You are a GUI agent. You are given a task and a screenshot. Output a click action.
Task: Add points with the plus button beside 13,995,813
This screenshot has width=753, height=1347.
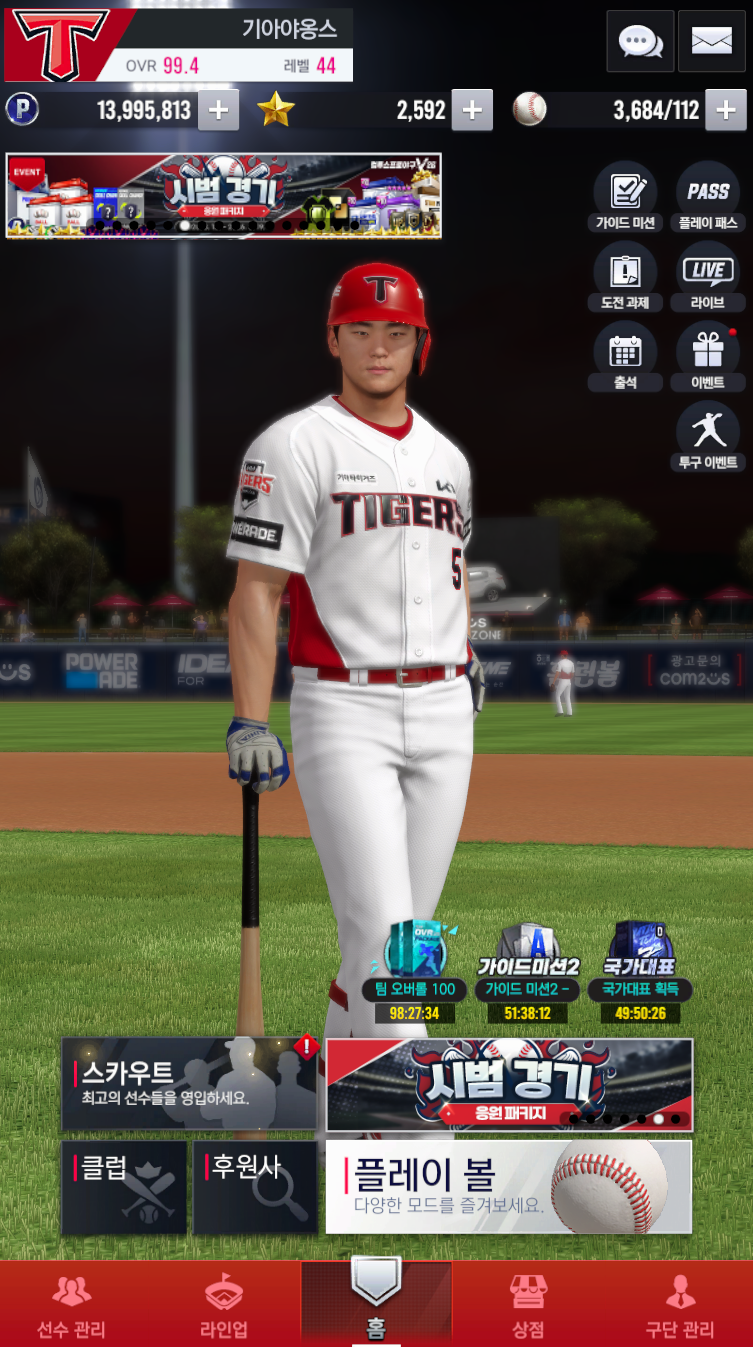(218, 110)
